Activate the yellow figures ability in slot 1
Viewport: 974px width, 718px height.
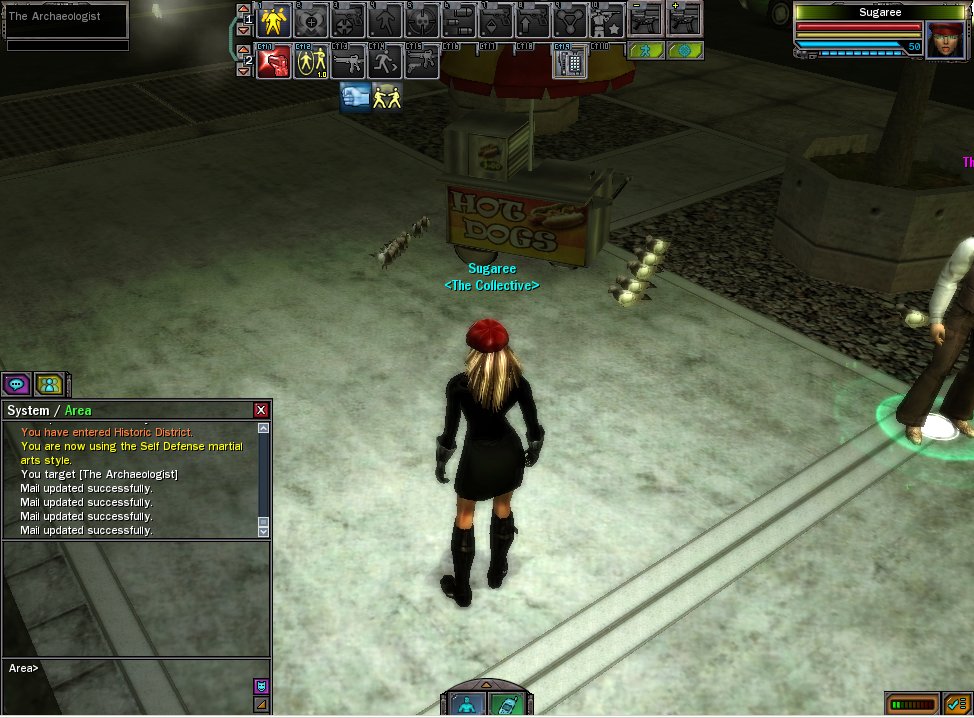tap(274, 21)
